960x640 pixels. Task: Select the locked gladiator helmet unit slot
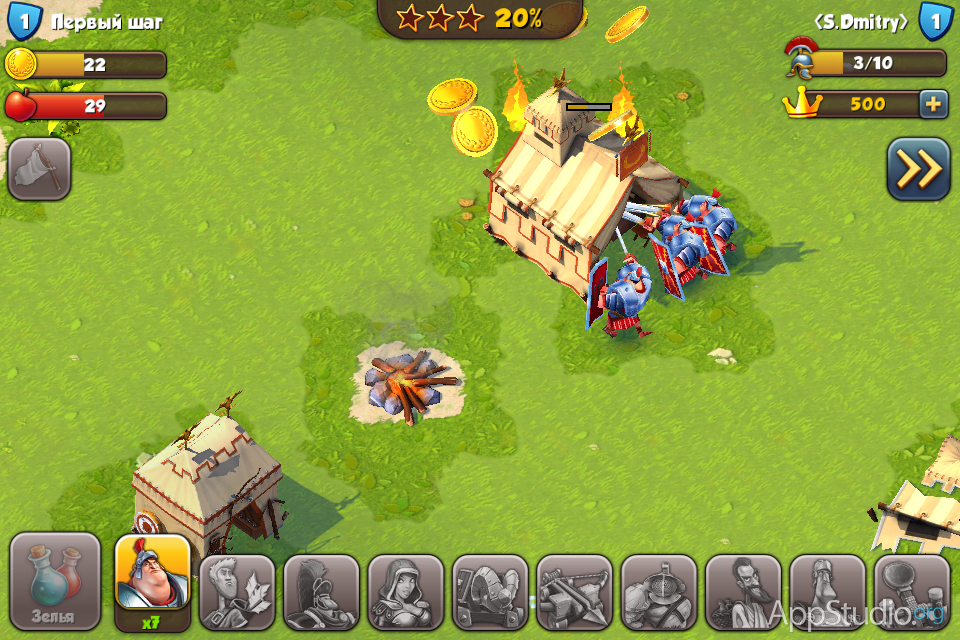click(658, 592)
